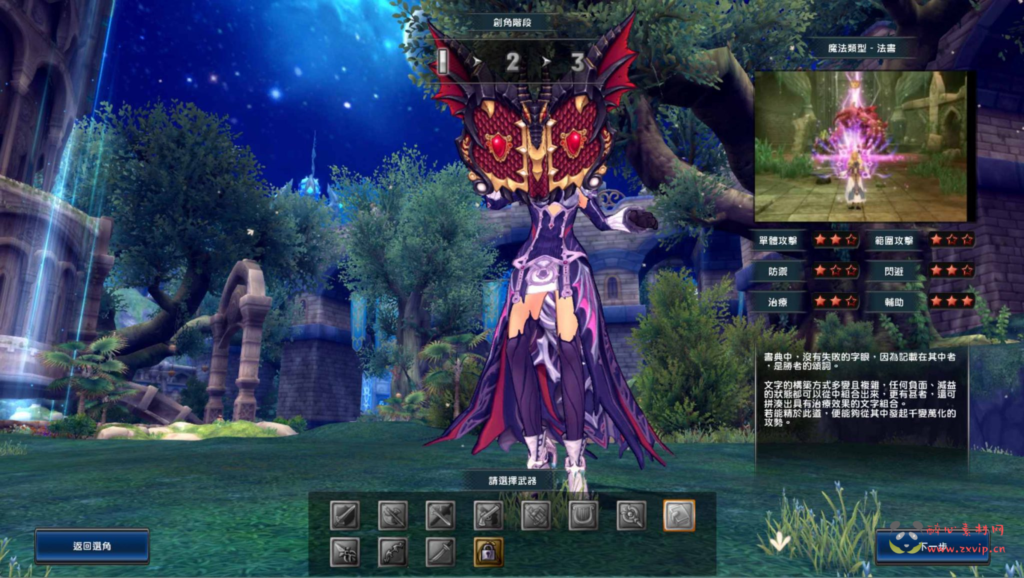Select the highlighted grimoire book weapon
This screenshot has height=578, width=1024.
679,515
